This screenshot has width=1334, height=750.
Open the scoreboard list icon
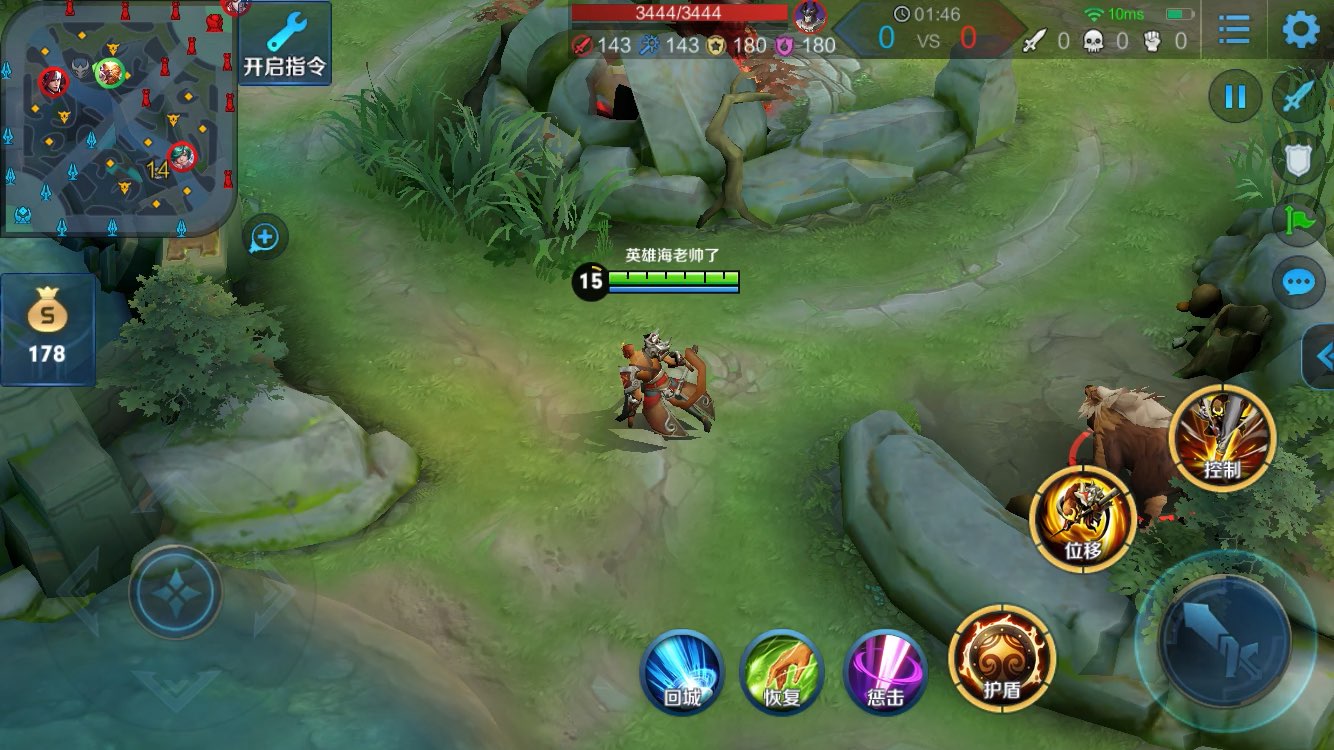[x=1234, y=31]
